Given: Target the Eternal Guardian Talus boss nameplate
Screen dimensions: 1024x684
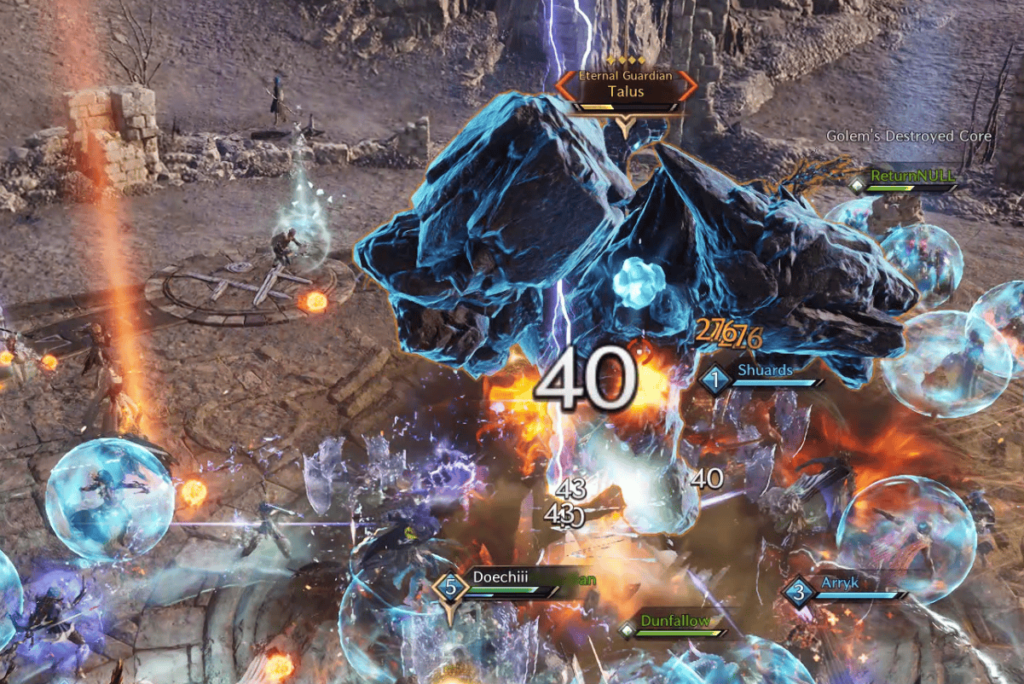Looking at the screenshot, I should point(625,86).
